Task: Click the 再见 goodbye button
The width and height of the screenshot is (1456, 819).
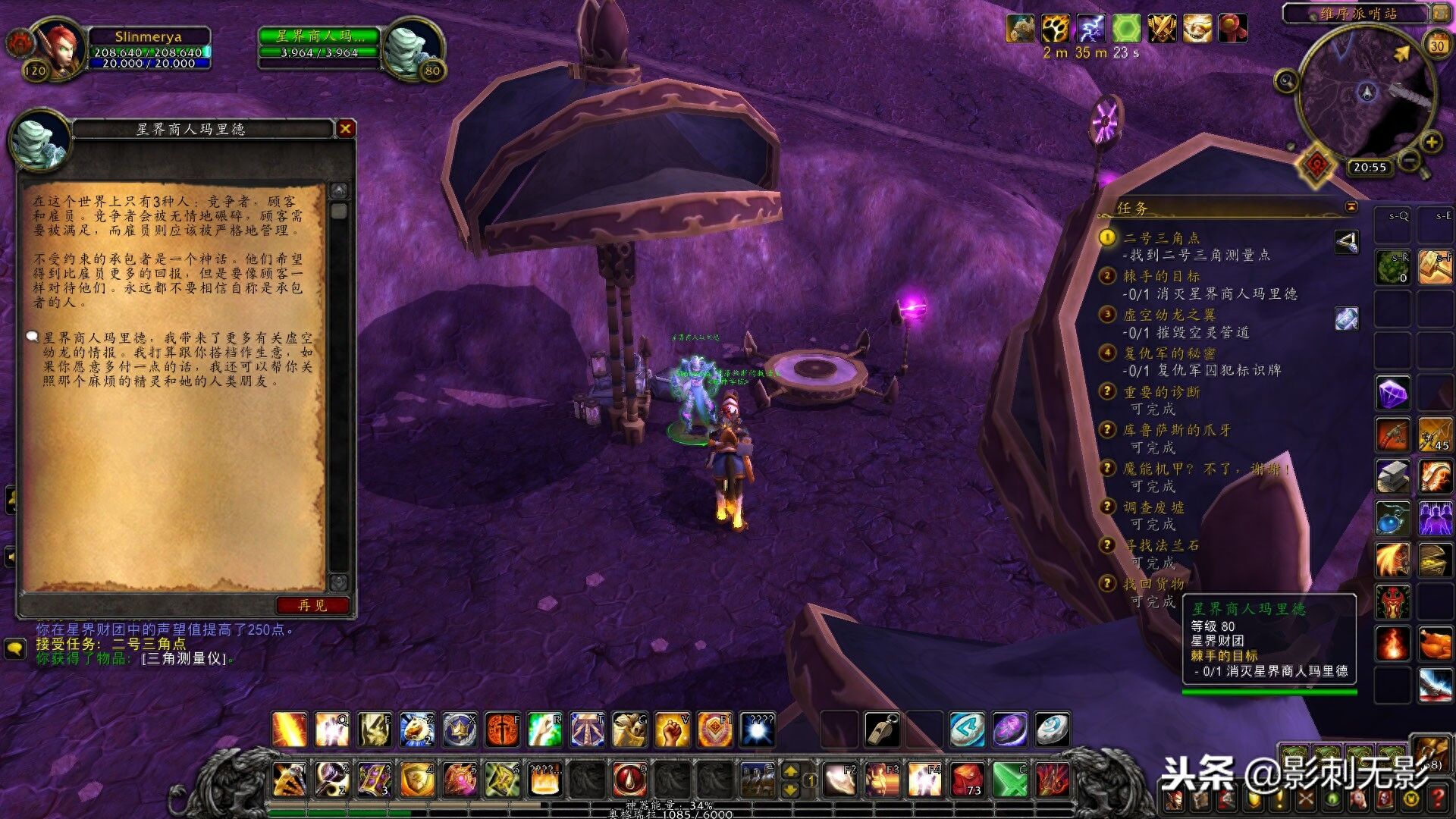Action: click(312, 605)
